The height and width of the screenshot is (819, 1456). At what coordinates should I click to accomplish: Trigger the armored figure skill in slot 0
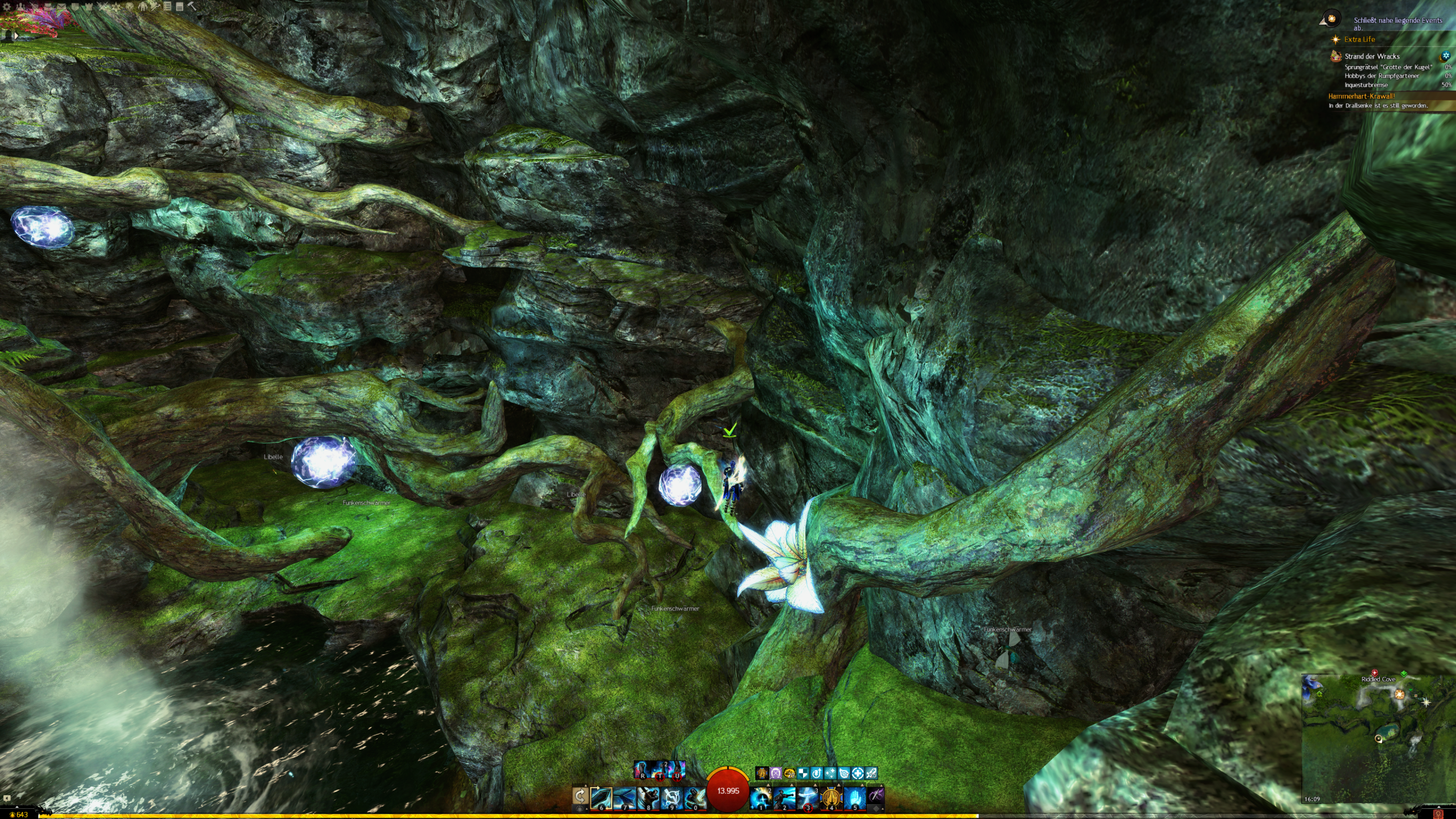(x=694, y=797)
